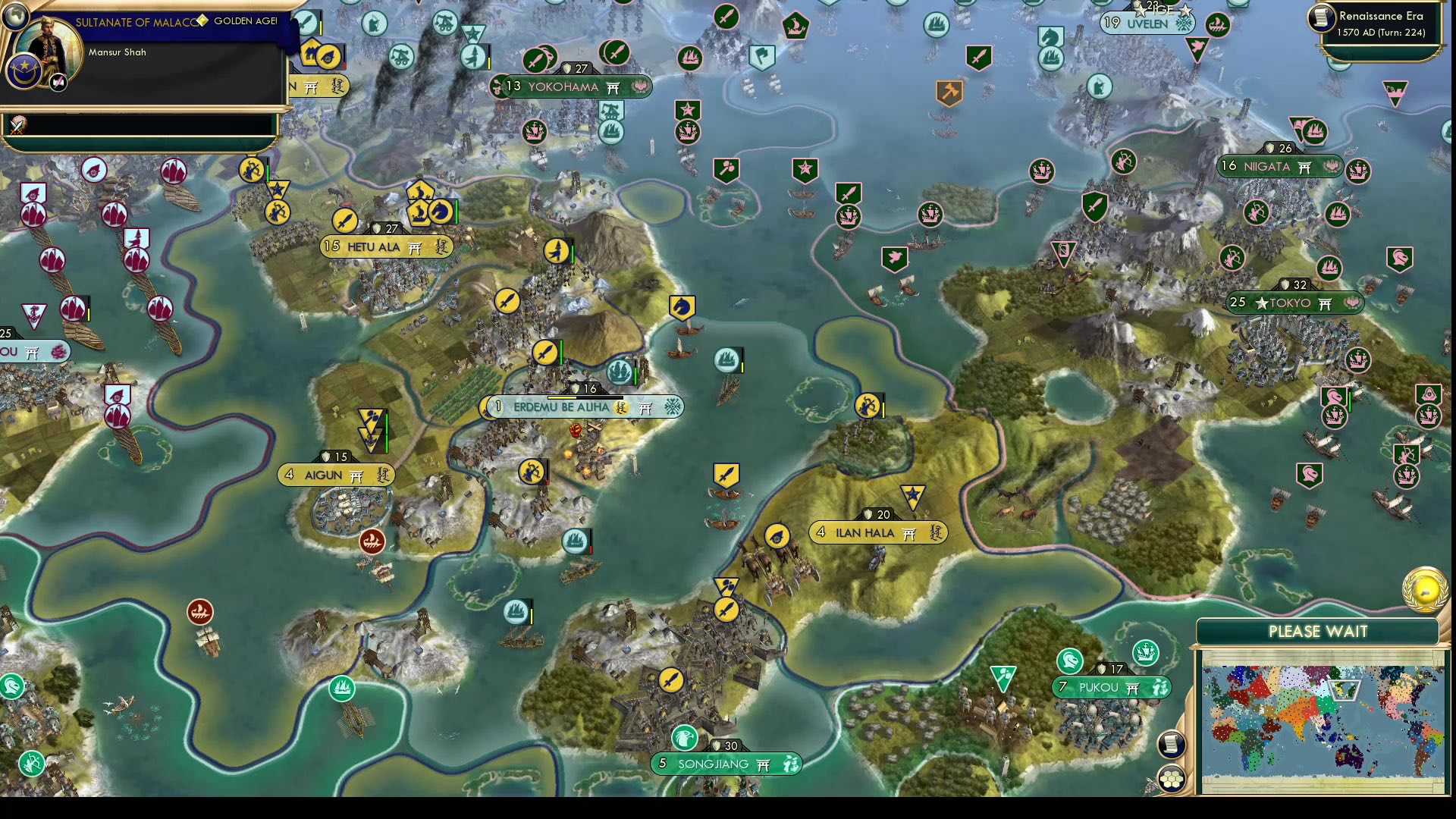The image size is (1456, 819).
Task: Select the green caravel ship icon near Pukou
Action: [x=1145, y=651]
